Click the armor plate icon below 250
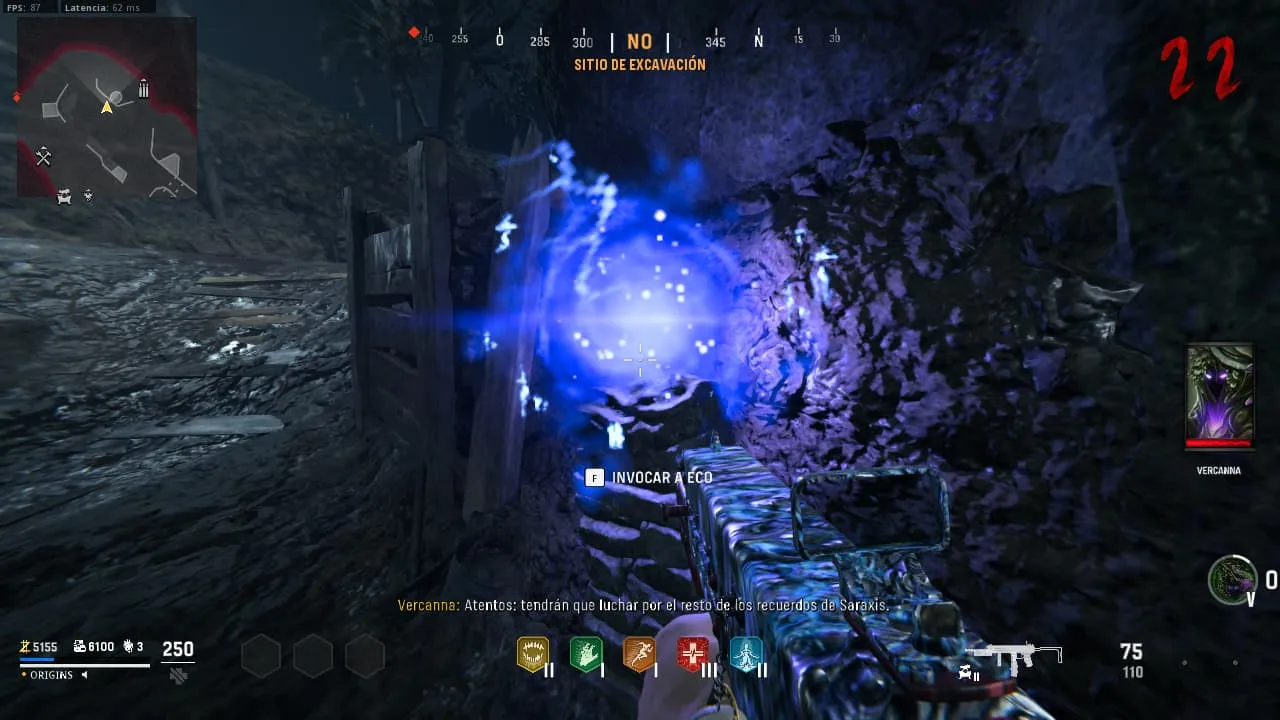Screen dimensions: 1280x720 coord(178,675)
